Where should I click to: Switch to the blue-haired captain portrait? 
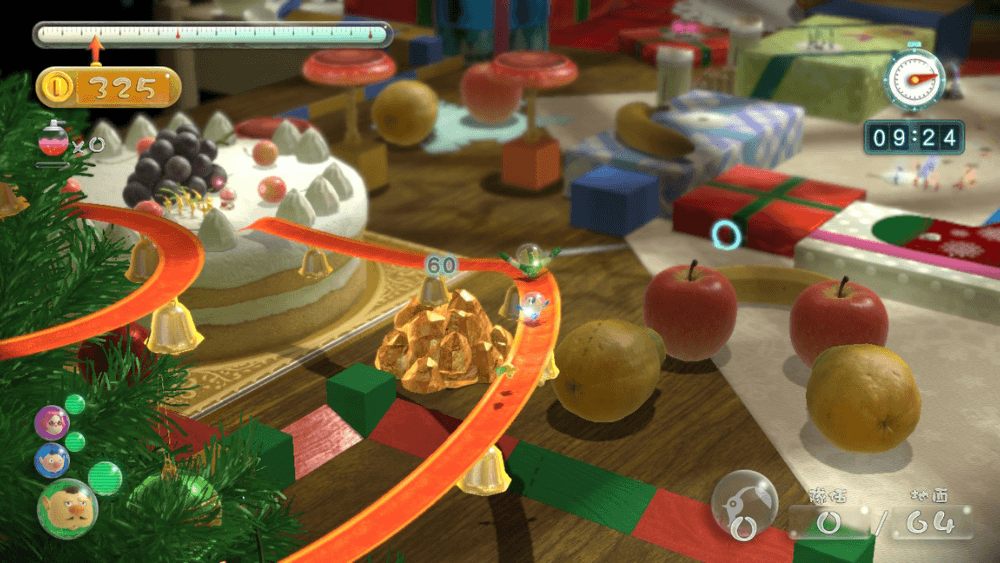[x=52, y=460]
